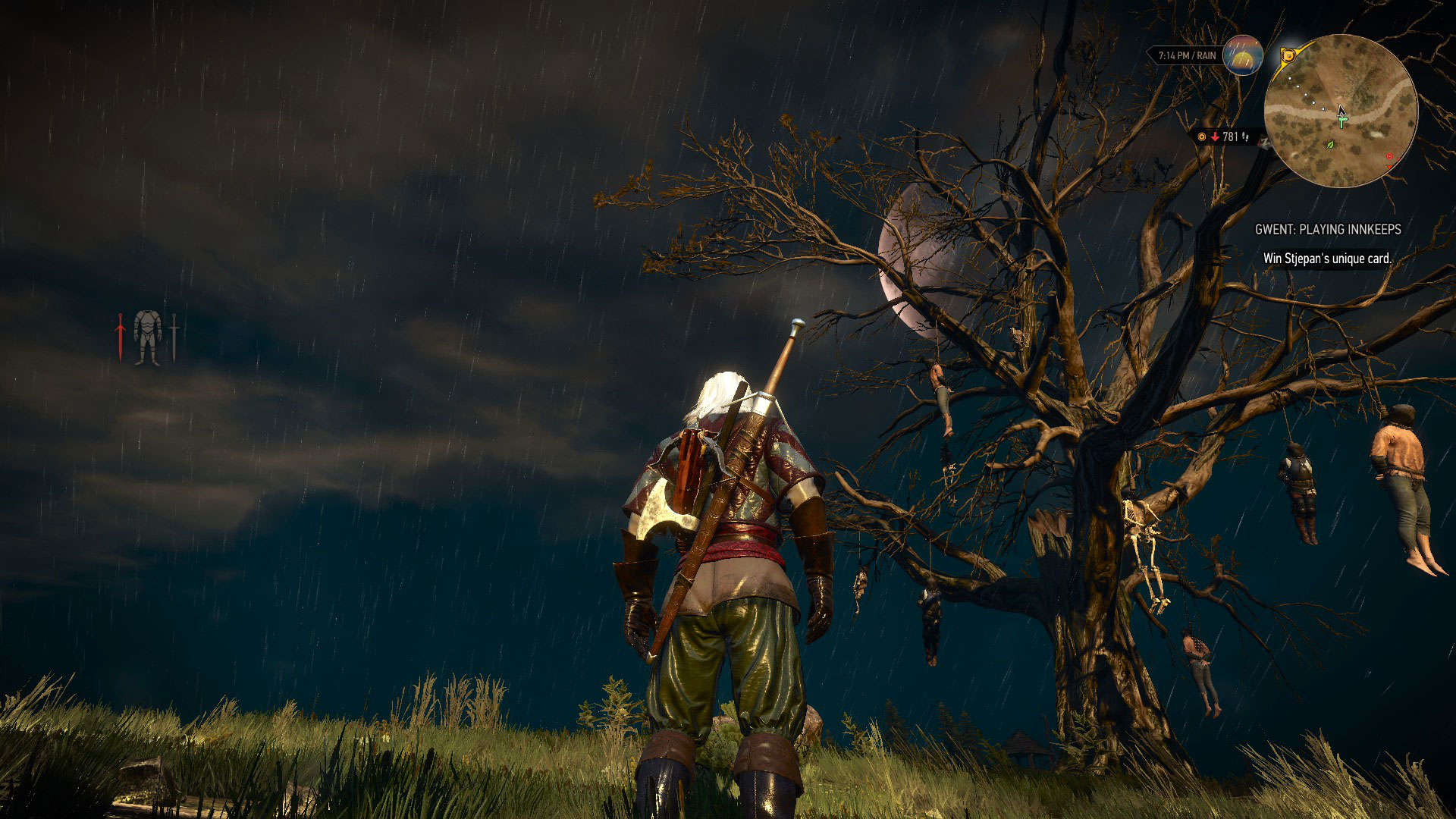Select the red downward arrow by the coin counter
Screen dimensions: 1456x819
1215,136
